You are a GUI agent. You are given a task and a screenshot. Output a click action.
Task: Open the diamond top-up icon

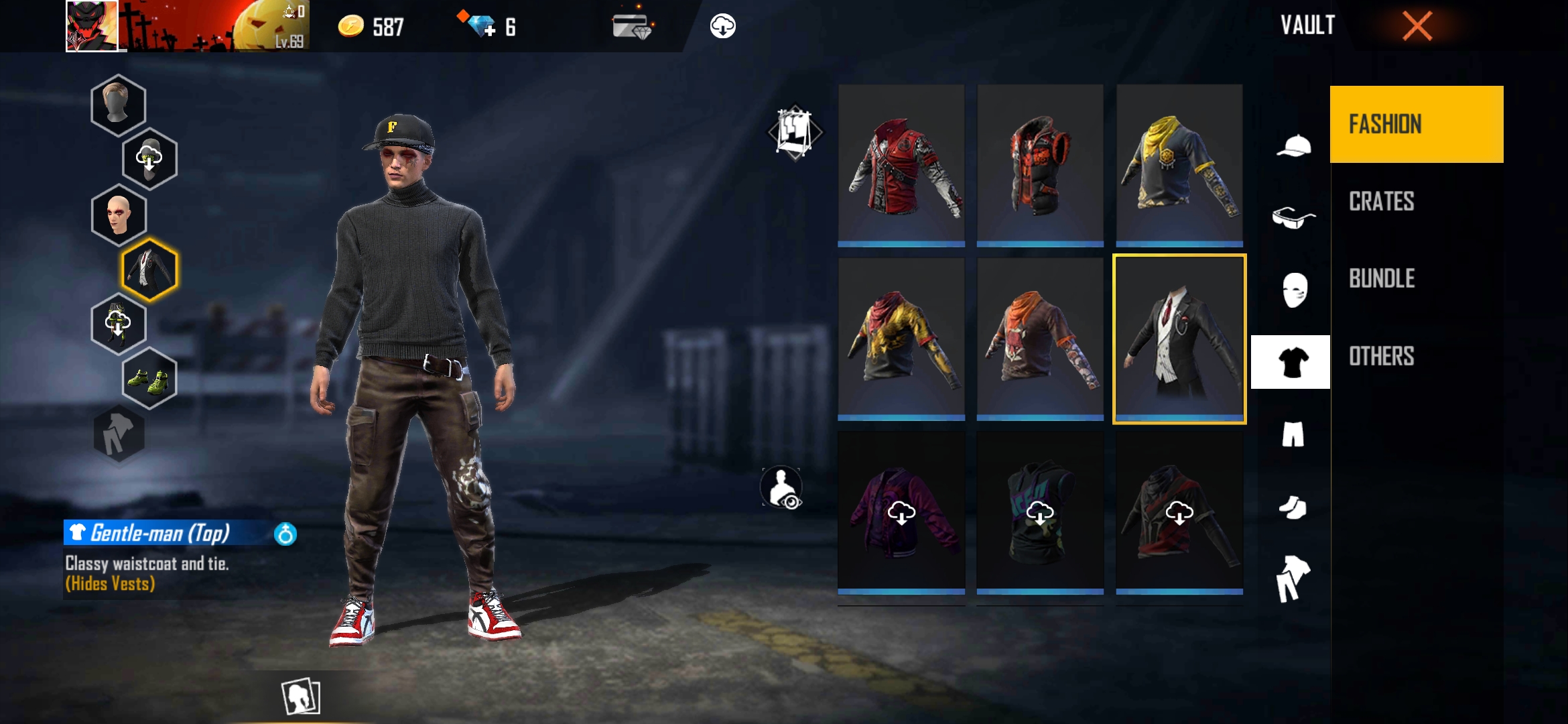(x=481, y=27)
